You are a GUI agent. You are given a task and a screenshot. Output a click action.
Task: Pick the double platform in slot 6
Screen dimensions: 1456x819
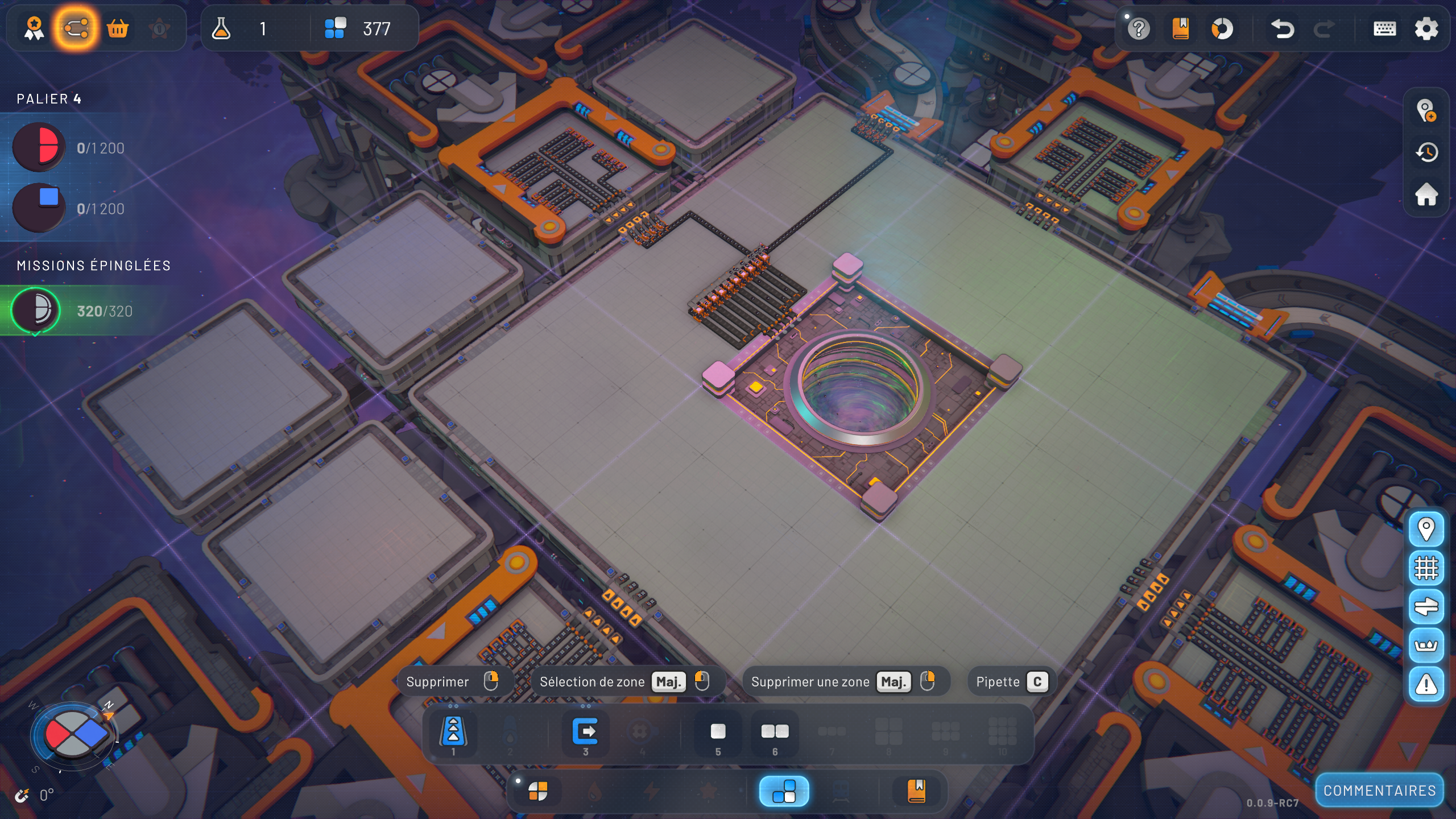pyautogui.click(x=775, y=733)
